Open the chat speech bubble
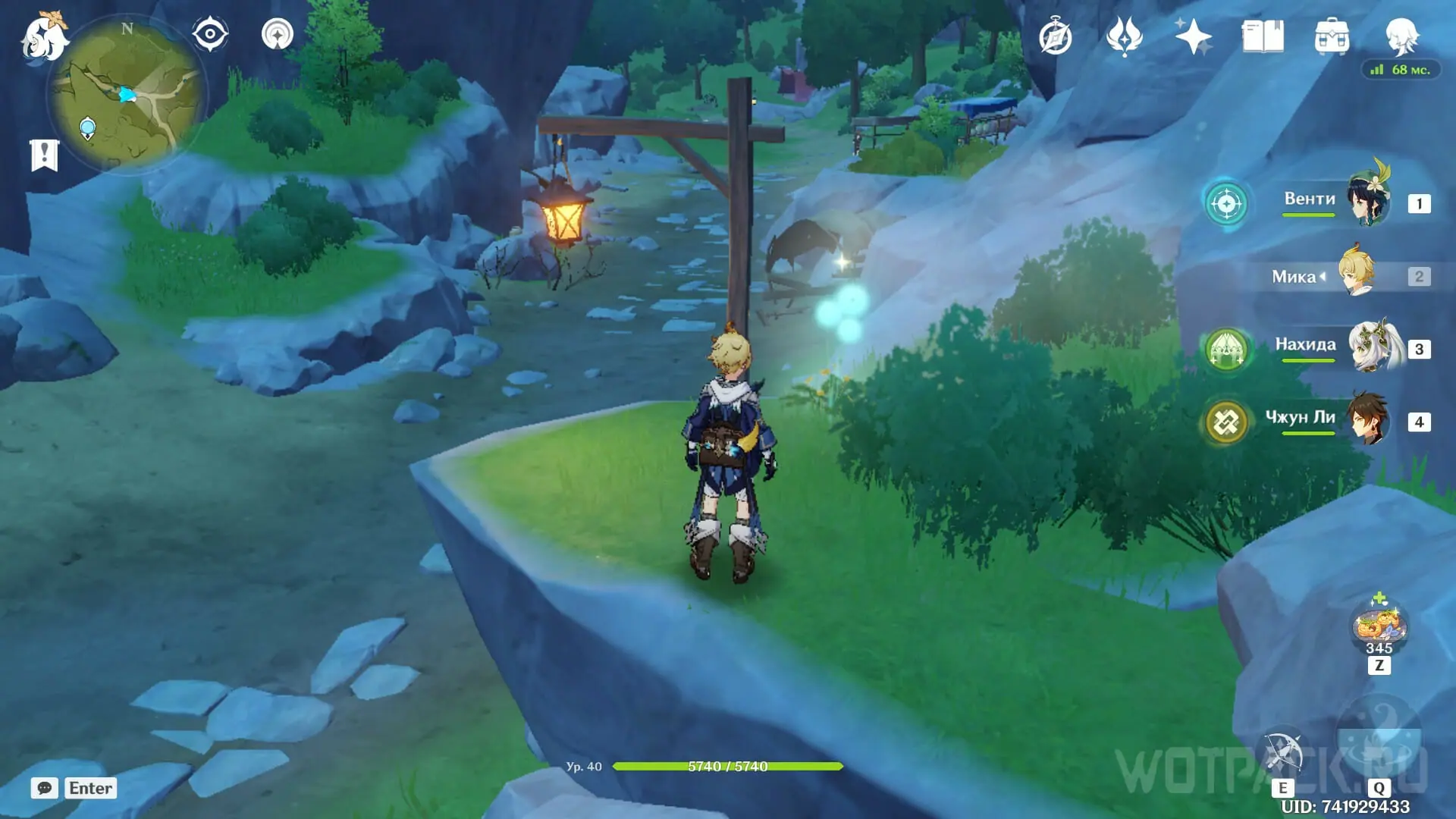This screenshot has width=1456, height=819. 45,788
